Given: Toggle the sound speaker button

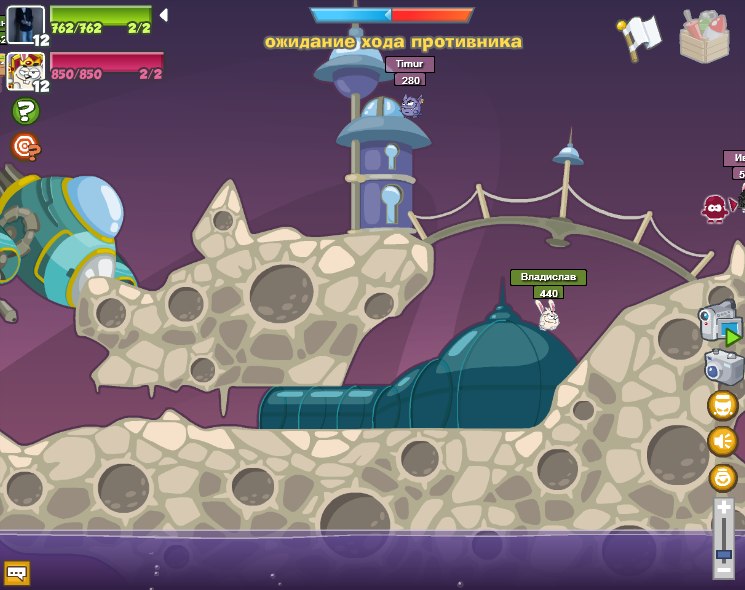Looking at the screenshot, I should click(x=722, y=441).
